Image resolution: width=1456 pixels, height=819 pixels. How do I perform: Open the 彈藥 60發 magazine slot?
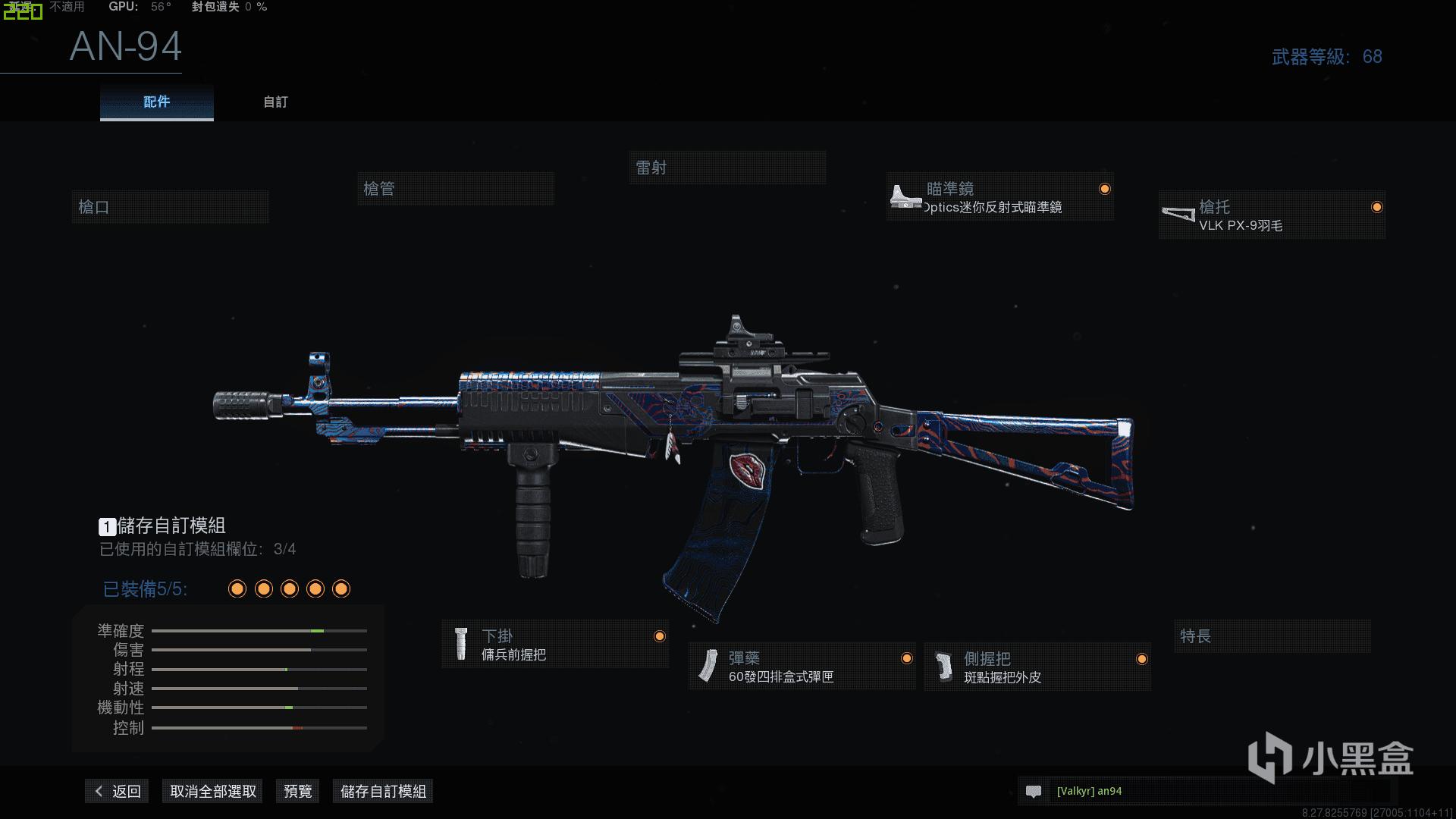point(802,667)
